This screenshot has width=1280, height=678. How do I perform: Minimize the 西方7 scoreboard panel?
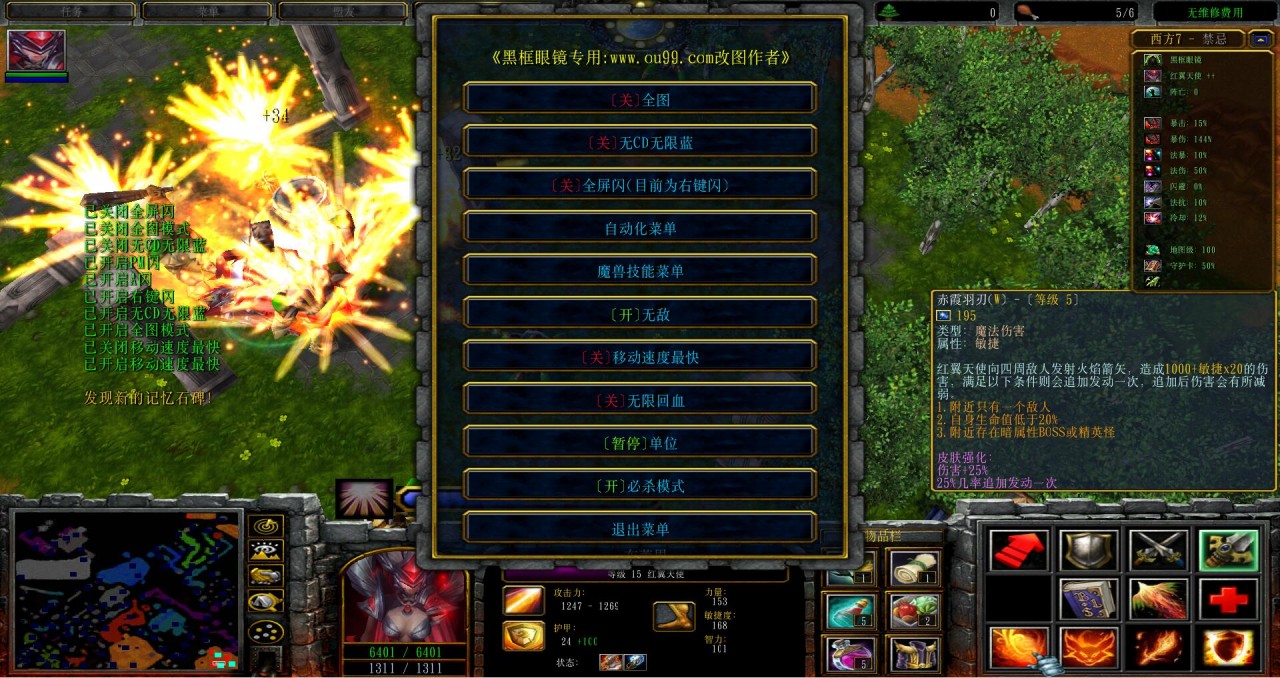pos(1262,40)
